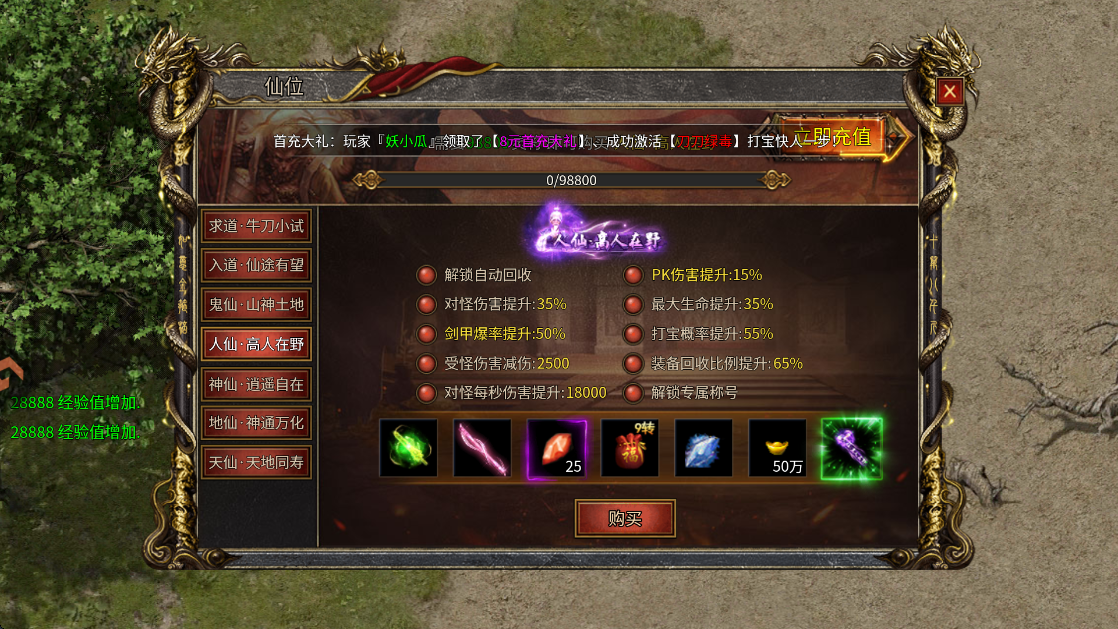The height and width of the screenshot is (629, 1118).
Task: Switch to the 求道·牛刀小试 tab
Action: tap(256, 226)
